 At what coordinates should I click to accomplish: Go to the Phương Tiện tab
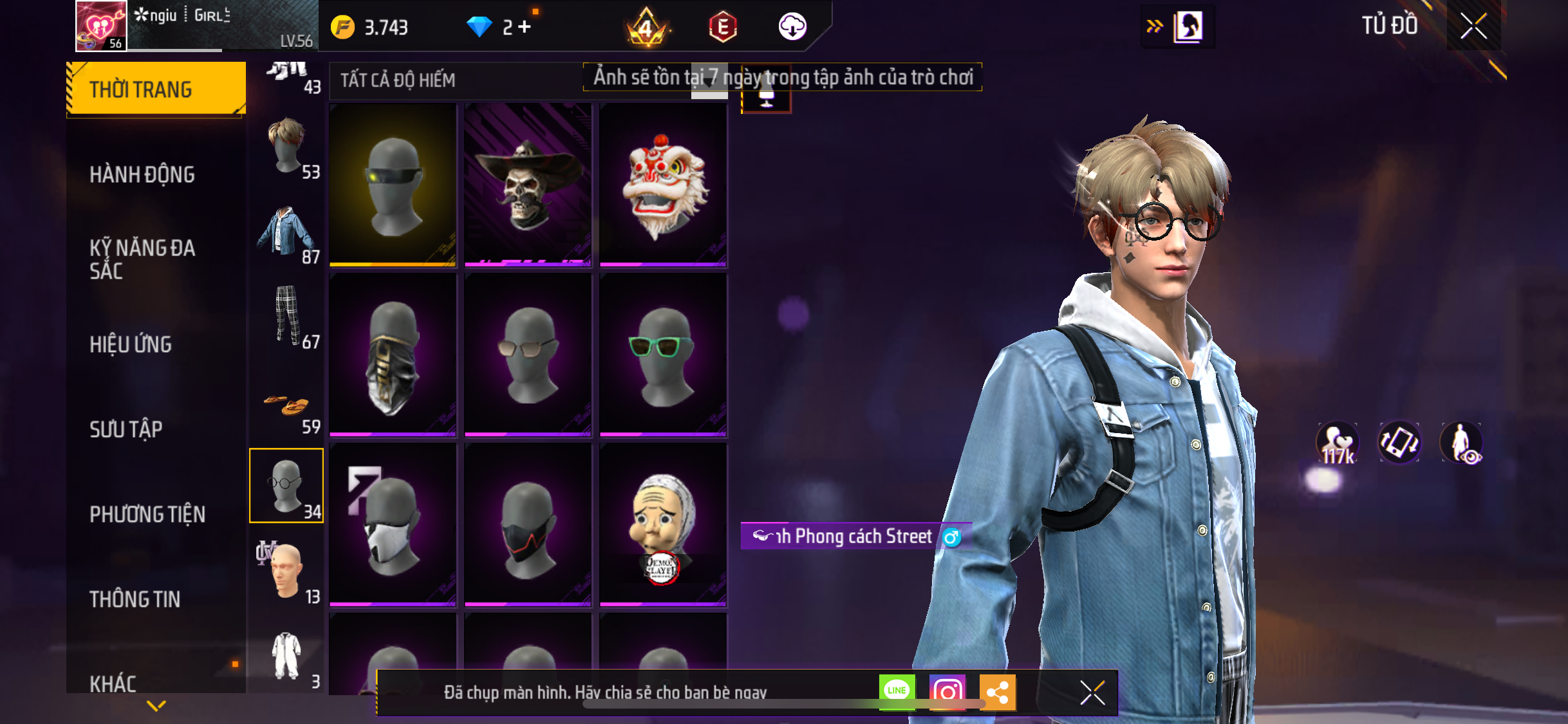(x=147, y=514)
